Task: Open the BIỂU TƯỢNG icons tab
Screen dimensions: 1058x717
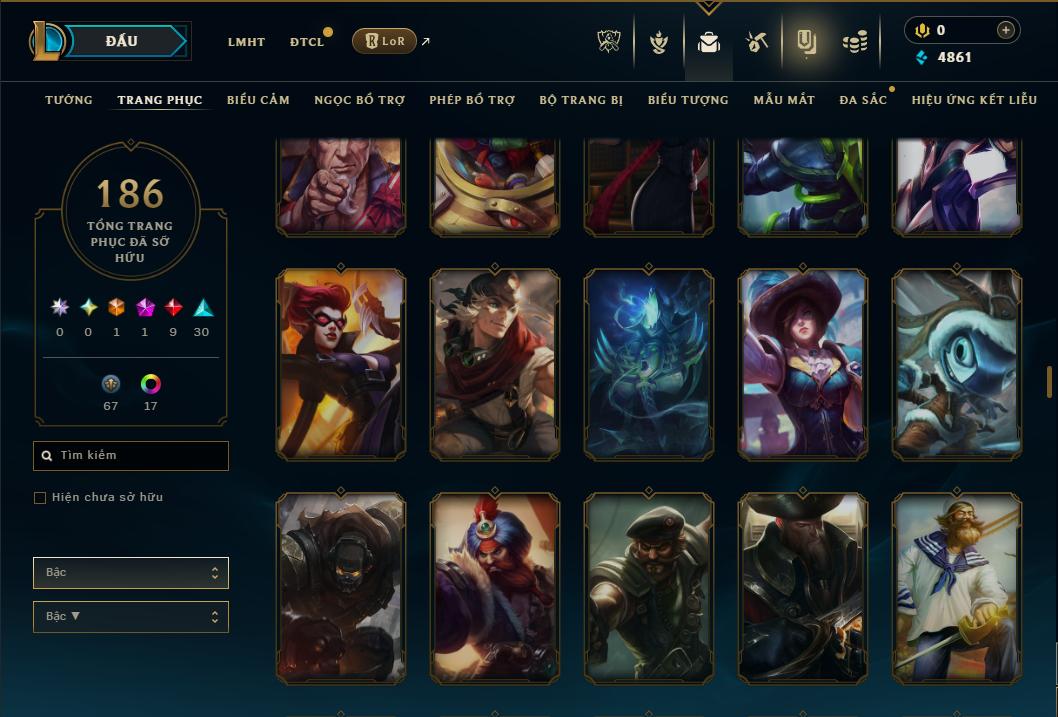Action: [x=688, y=100]
